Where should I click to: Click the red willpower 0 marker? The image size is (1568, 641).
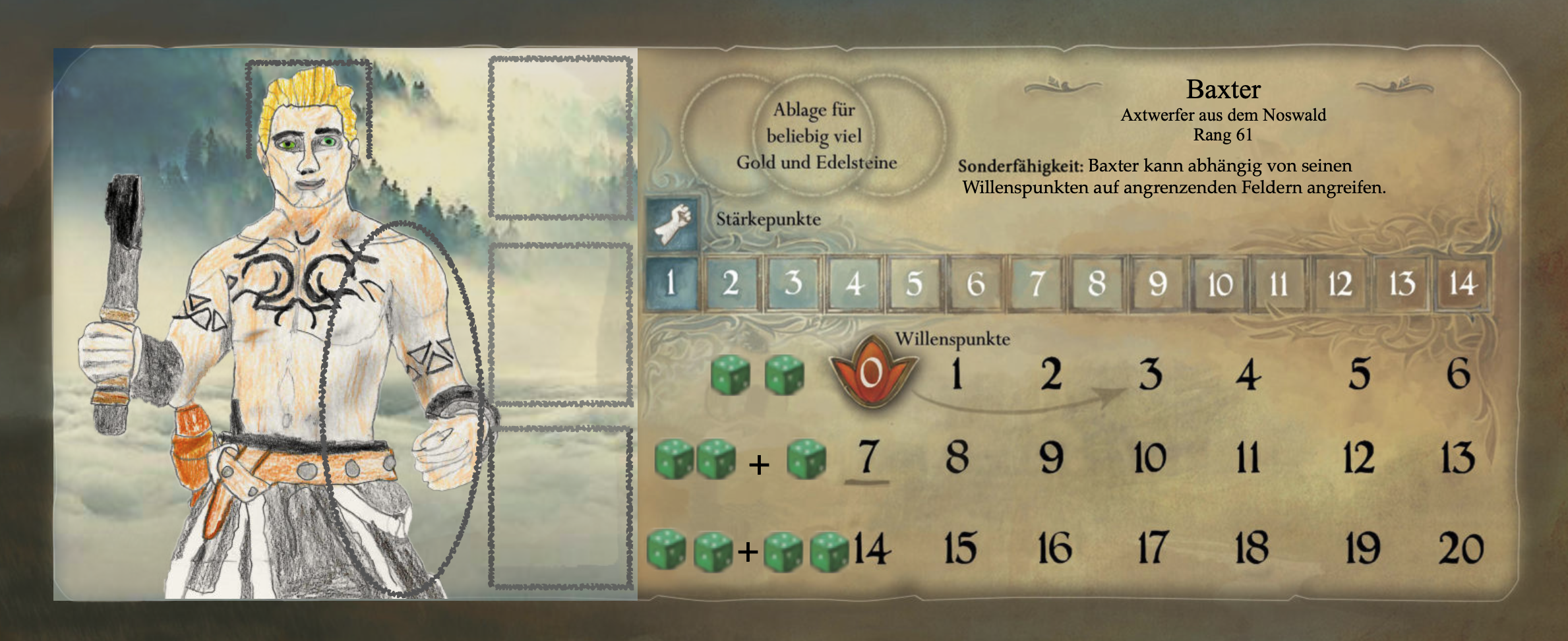[871, 373]
